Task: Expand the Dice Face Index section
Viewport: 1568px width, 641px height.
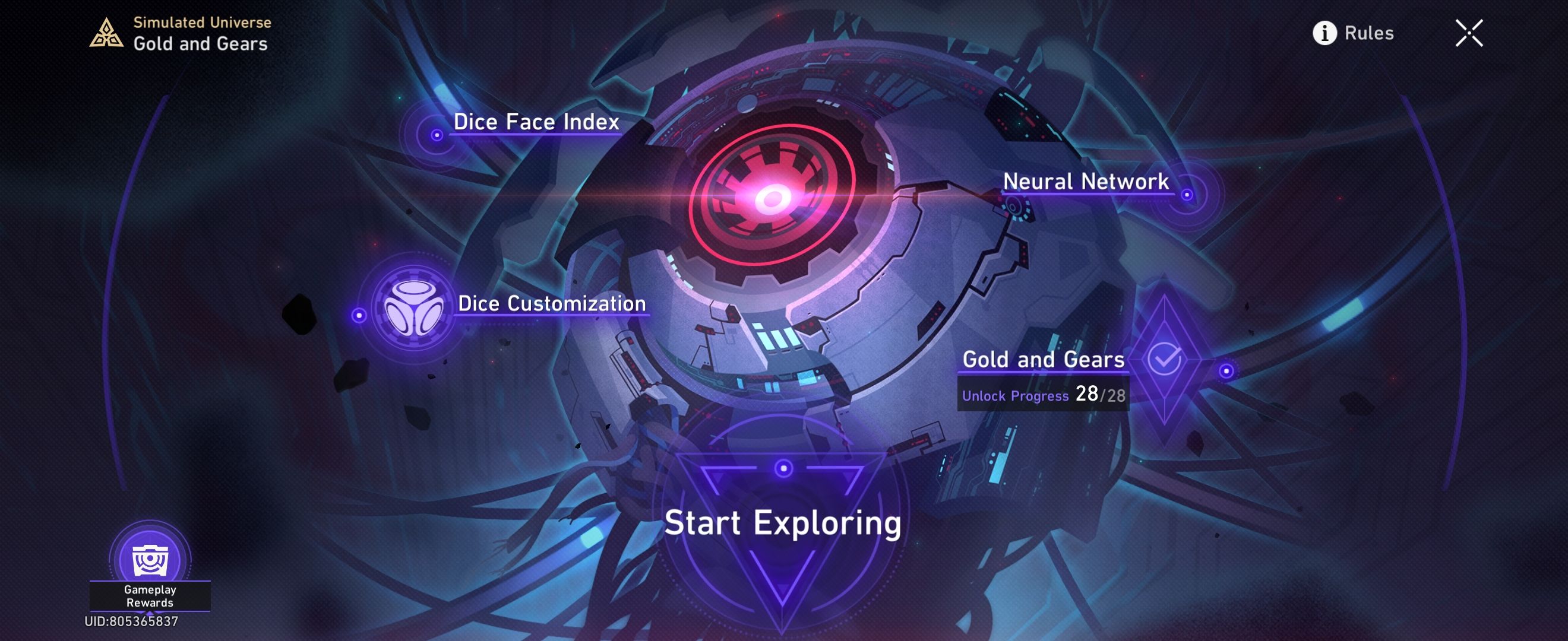Action: (x=535, y=122)
